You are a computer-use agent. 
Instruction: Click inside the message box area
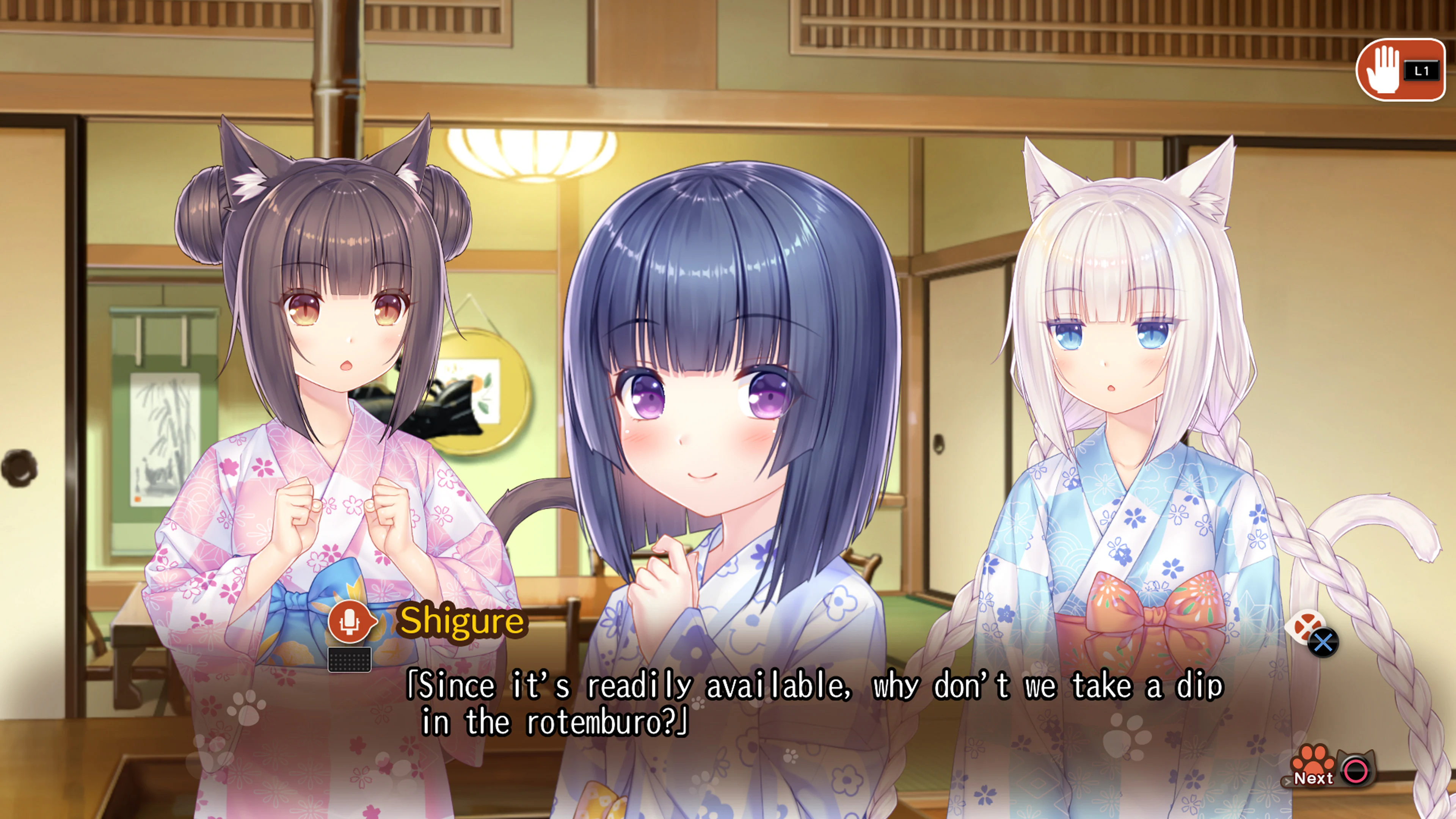[791, 706]
